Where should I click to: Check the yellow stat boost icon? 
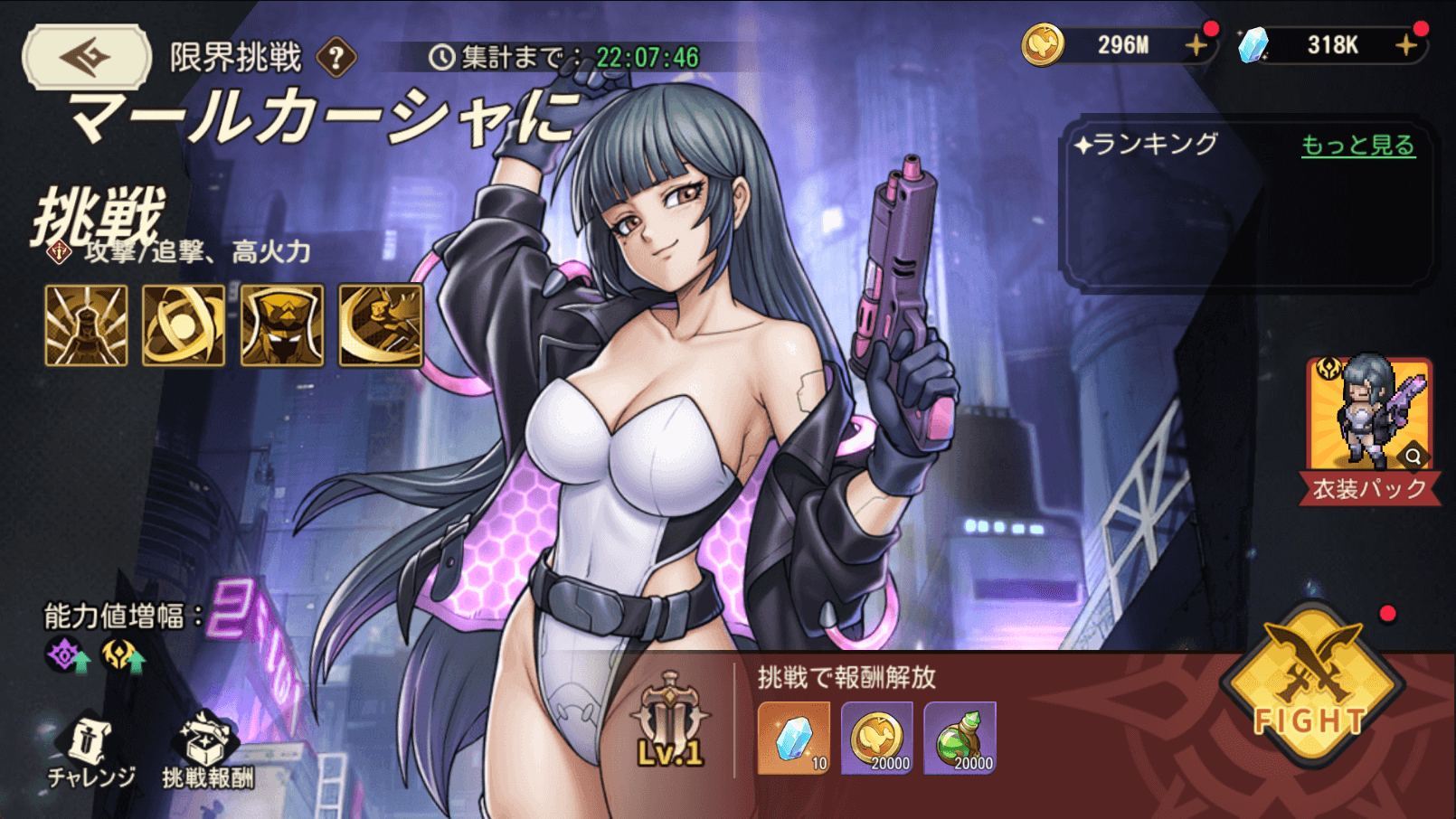(122, 655)
